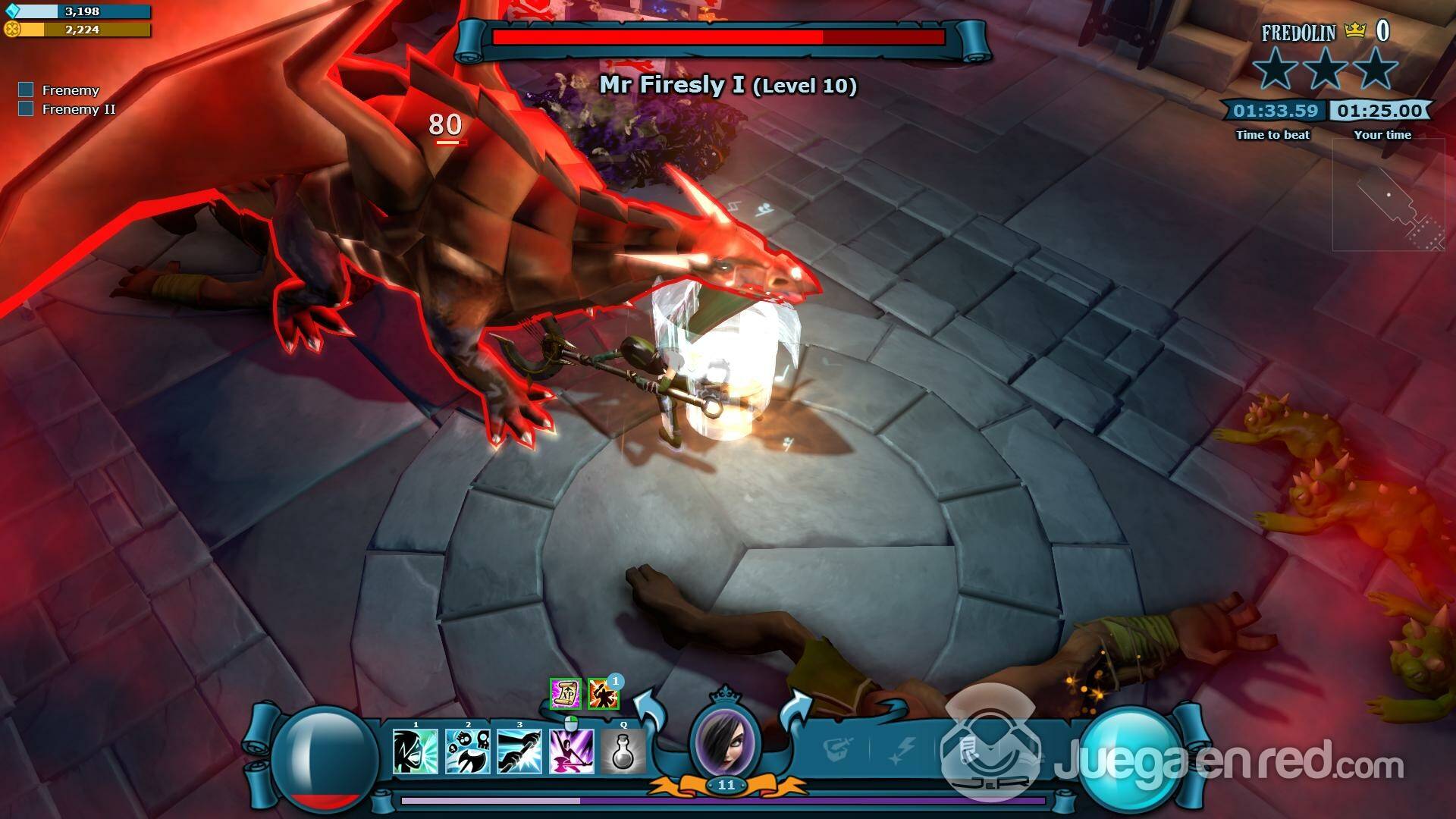
Task: Open the dungeon minimap
Action: point(1388,196)
